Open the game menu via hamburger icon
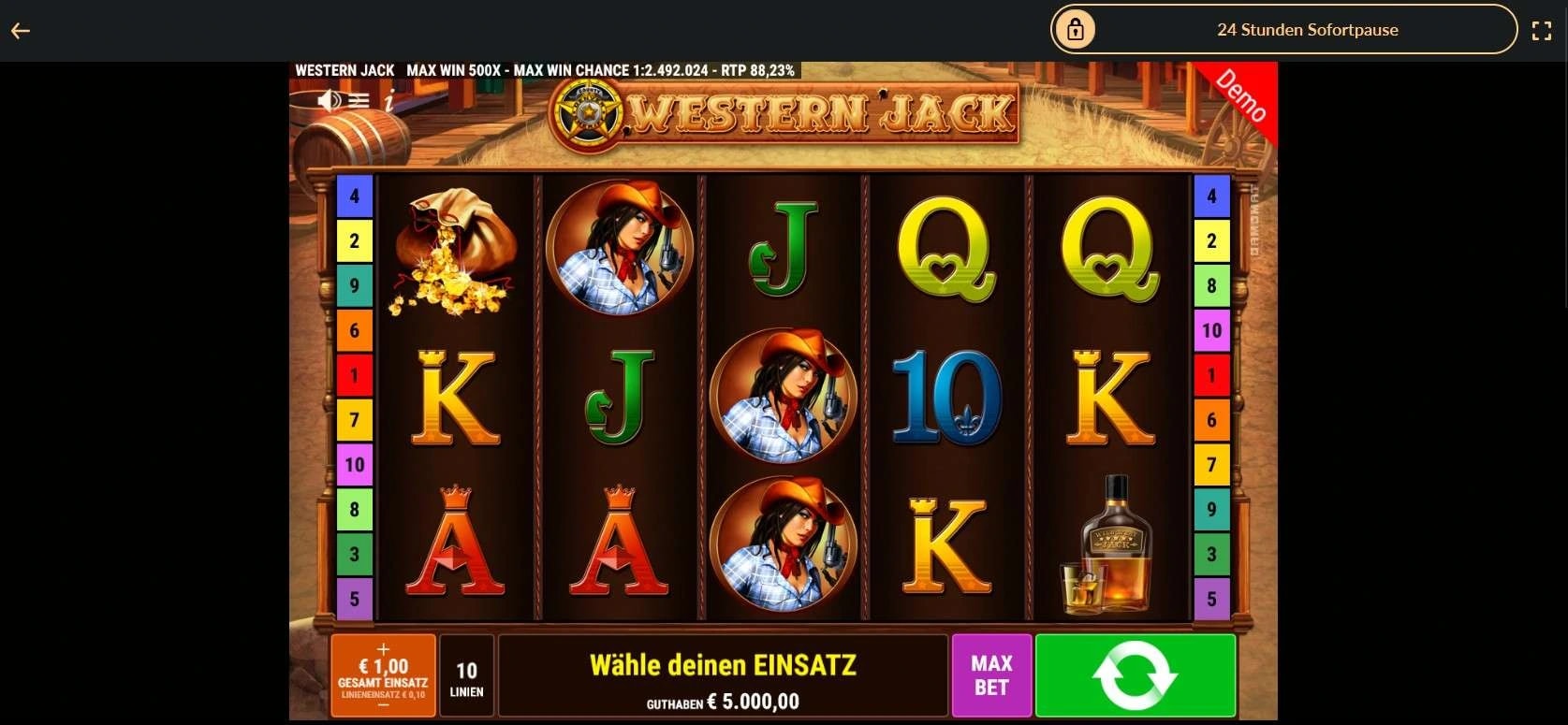This screenshot has height=725, width=1568. tap(359, 101)
